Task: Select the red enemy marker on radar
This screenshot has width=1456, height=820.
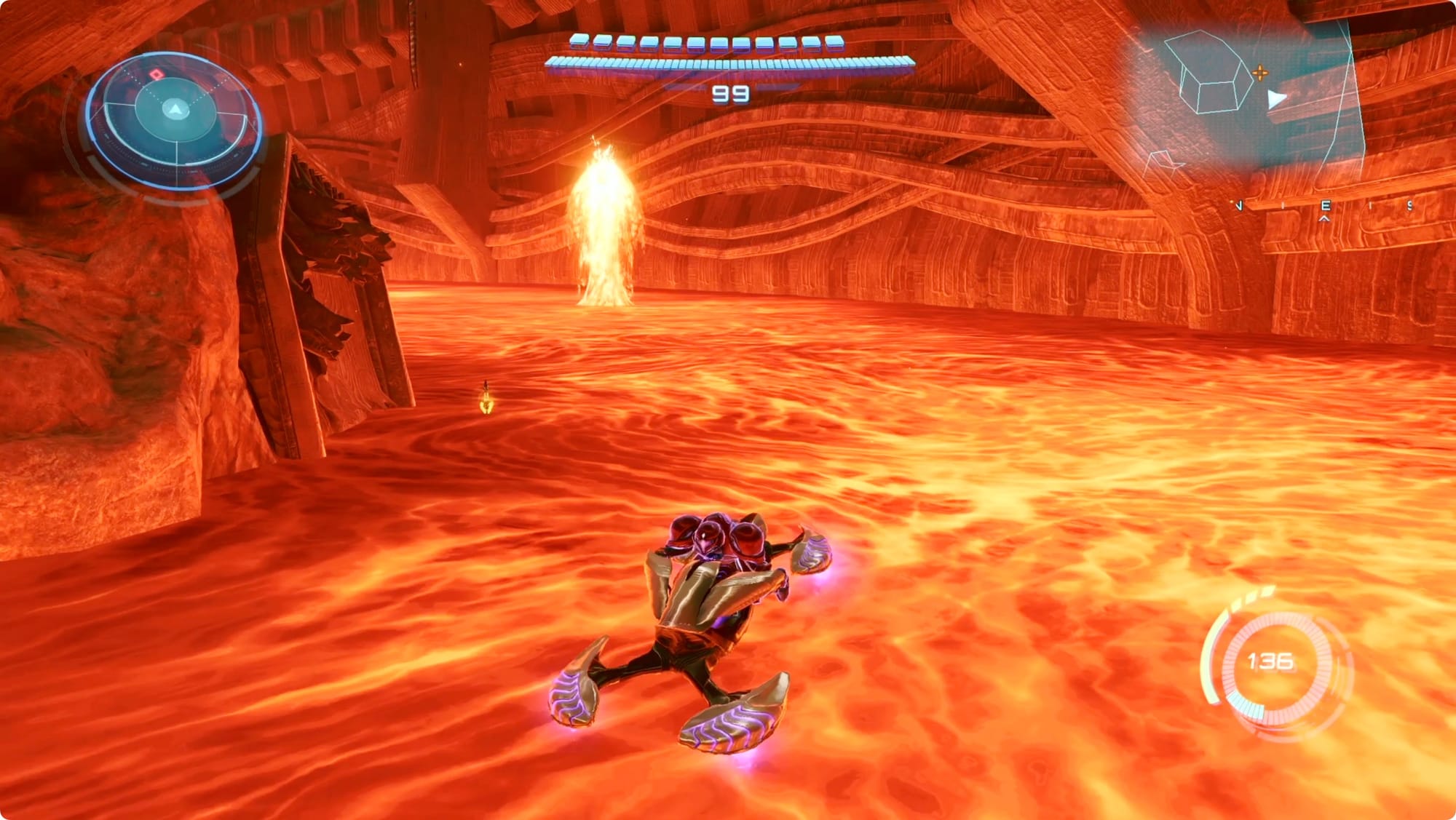Action: click(155, 75)
